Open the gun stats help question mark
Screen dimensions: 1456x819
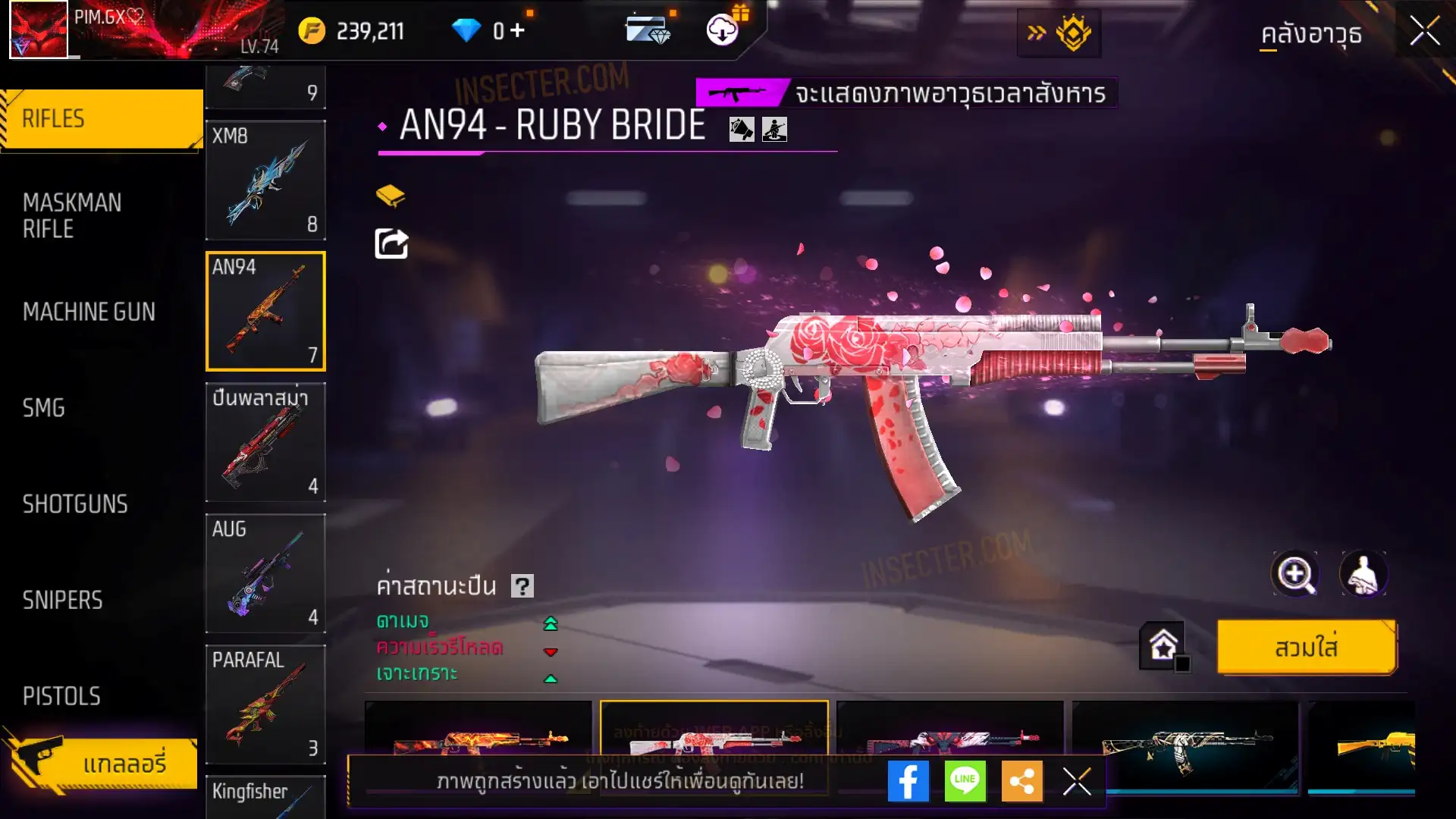522,586
